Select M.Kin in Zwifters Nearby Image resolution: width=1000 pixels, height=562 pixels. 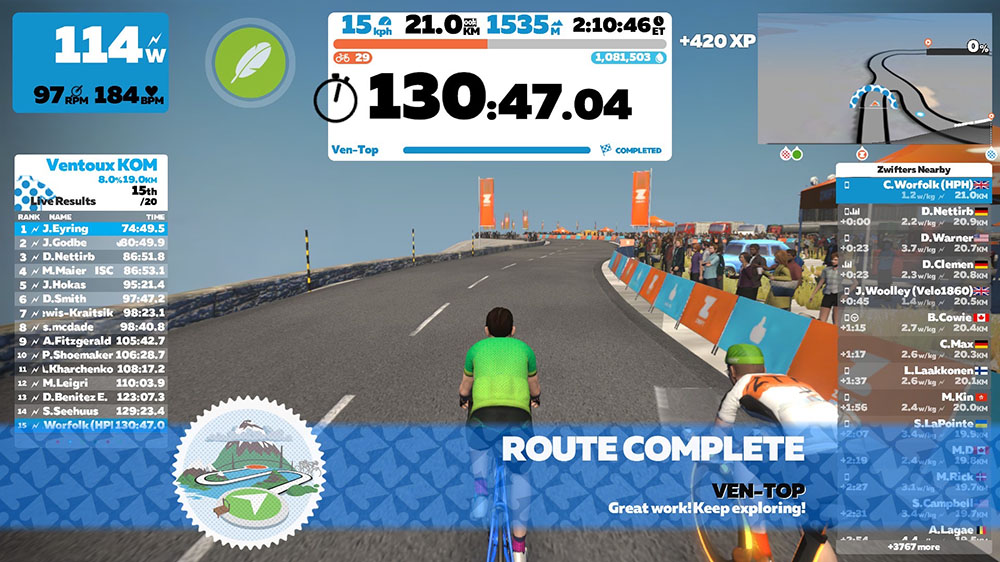pos(917,402)
